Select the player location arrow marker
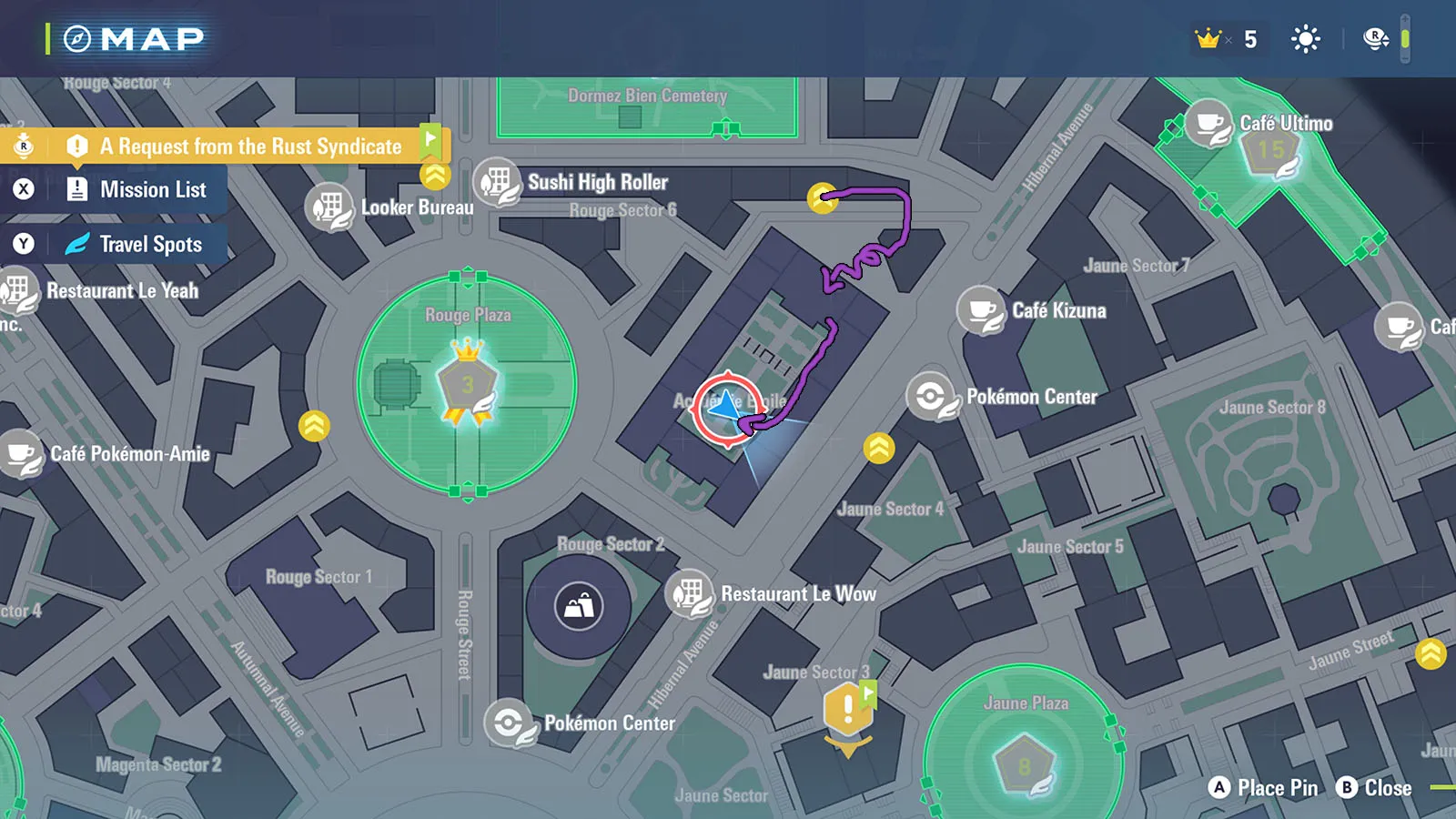 click(x=726, y=409)
